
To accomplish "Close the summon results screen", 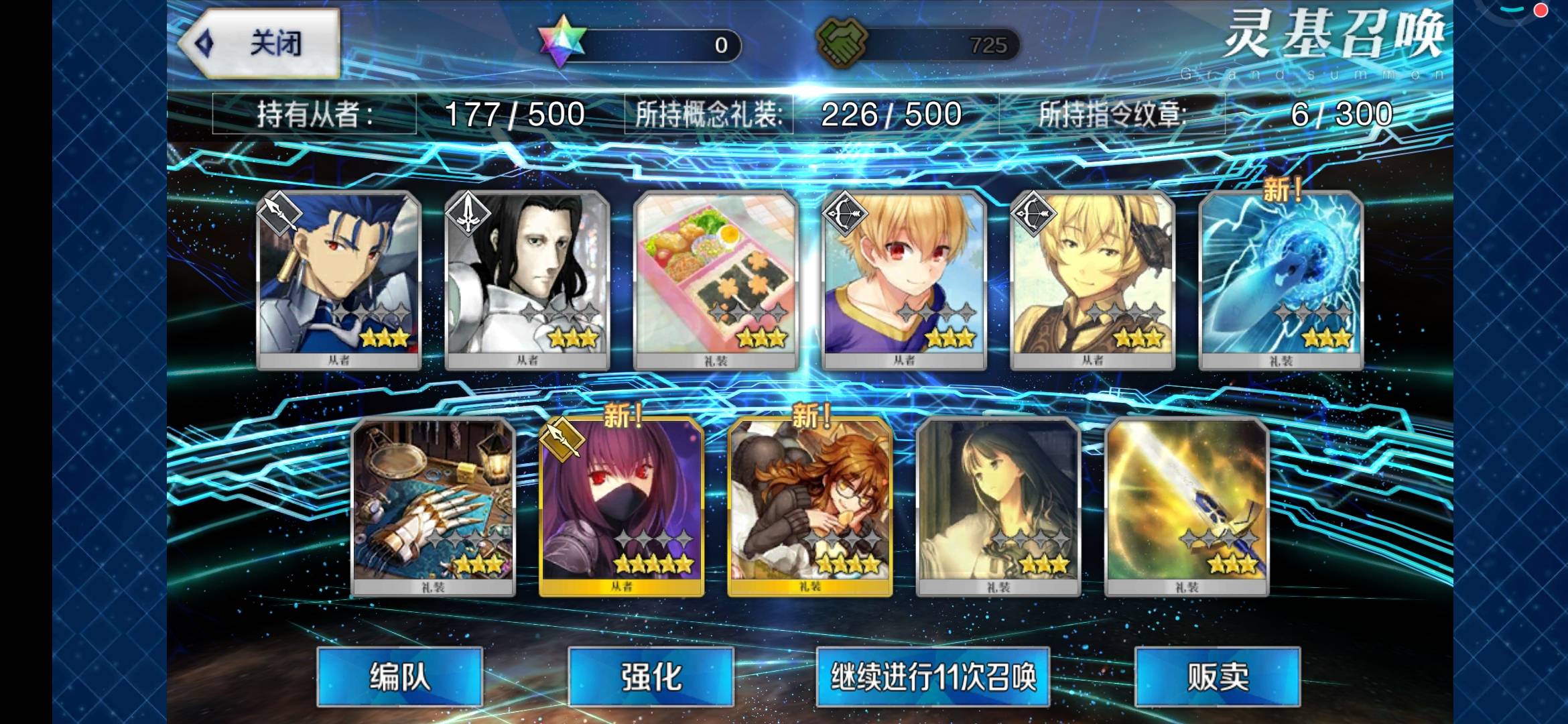I will 261,44.
